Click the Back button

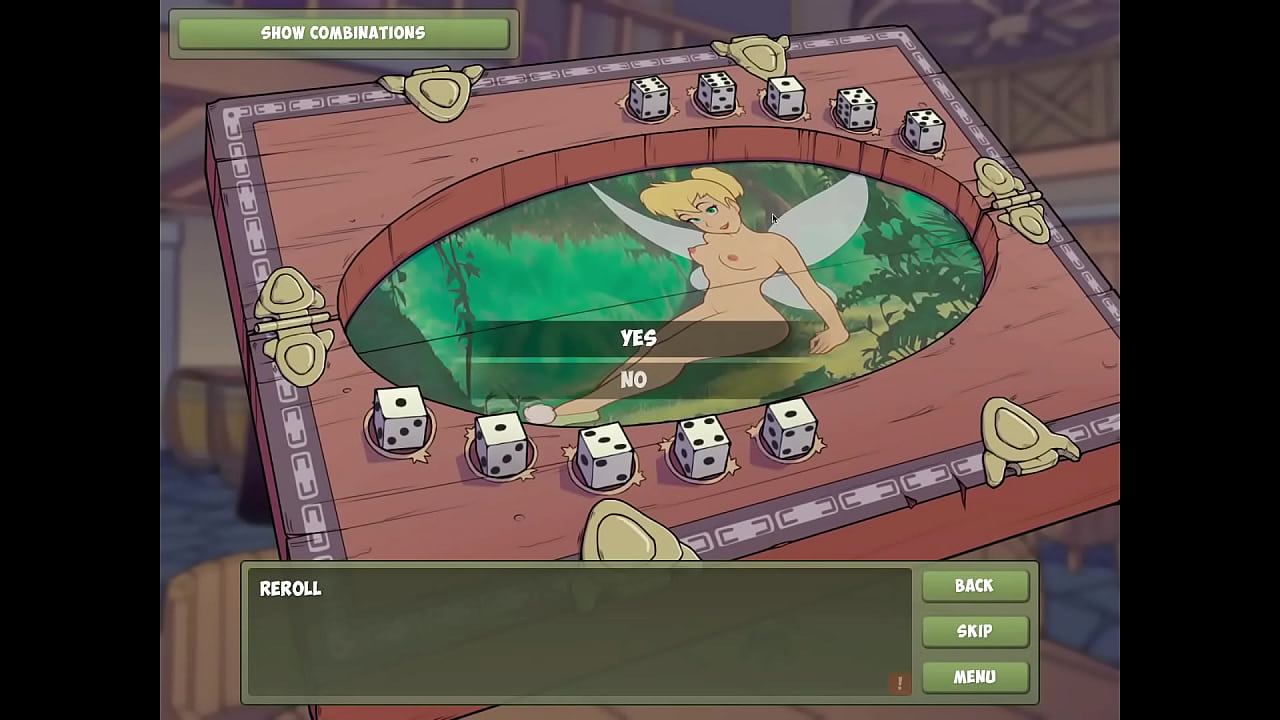974,586
